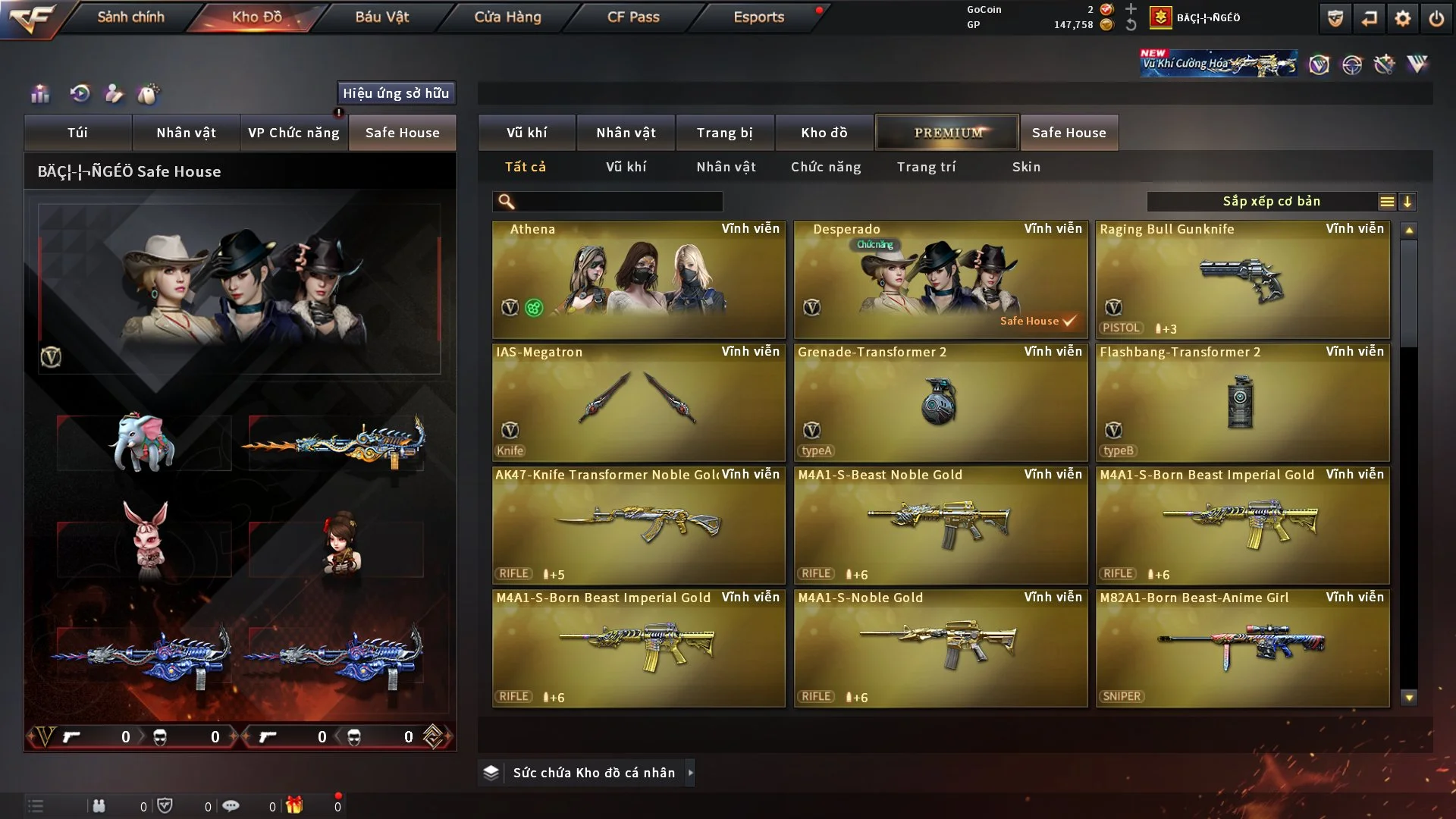Open the settings gear icon
Image resolution: width=1456 pixels, height=819 pixels.
(1402, 18)
